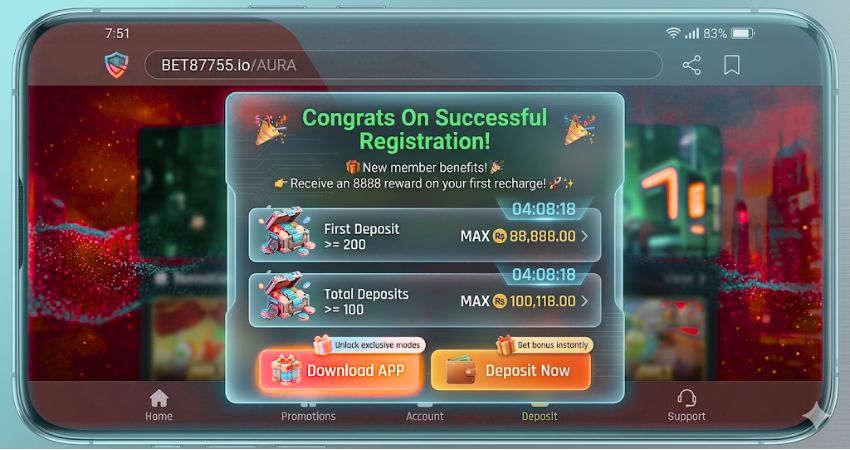Switch to the Deposit tab
The width and height of the screenshot is (850, 450).
pyautogui.click(x=540, y=415)
